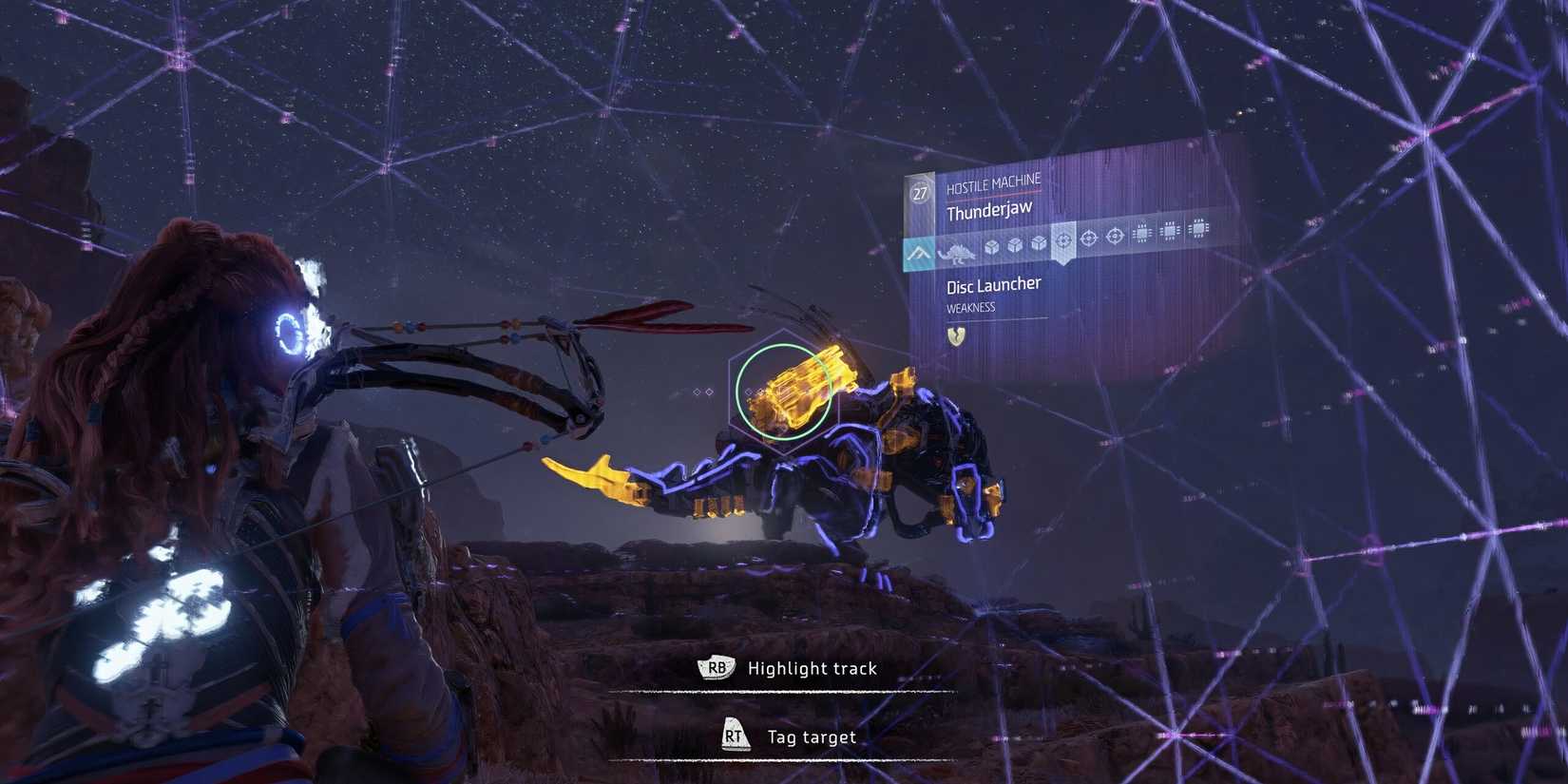Expand the Weakness section of the panel
The width and height of the screenshot is (1568, 784).
(969, 306)
